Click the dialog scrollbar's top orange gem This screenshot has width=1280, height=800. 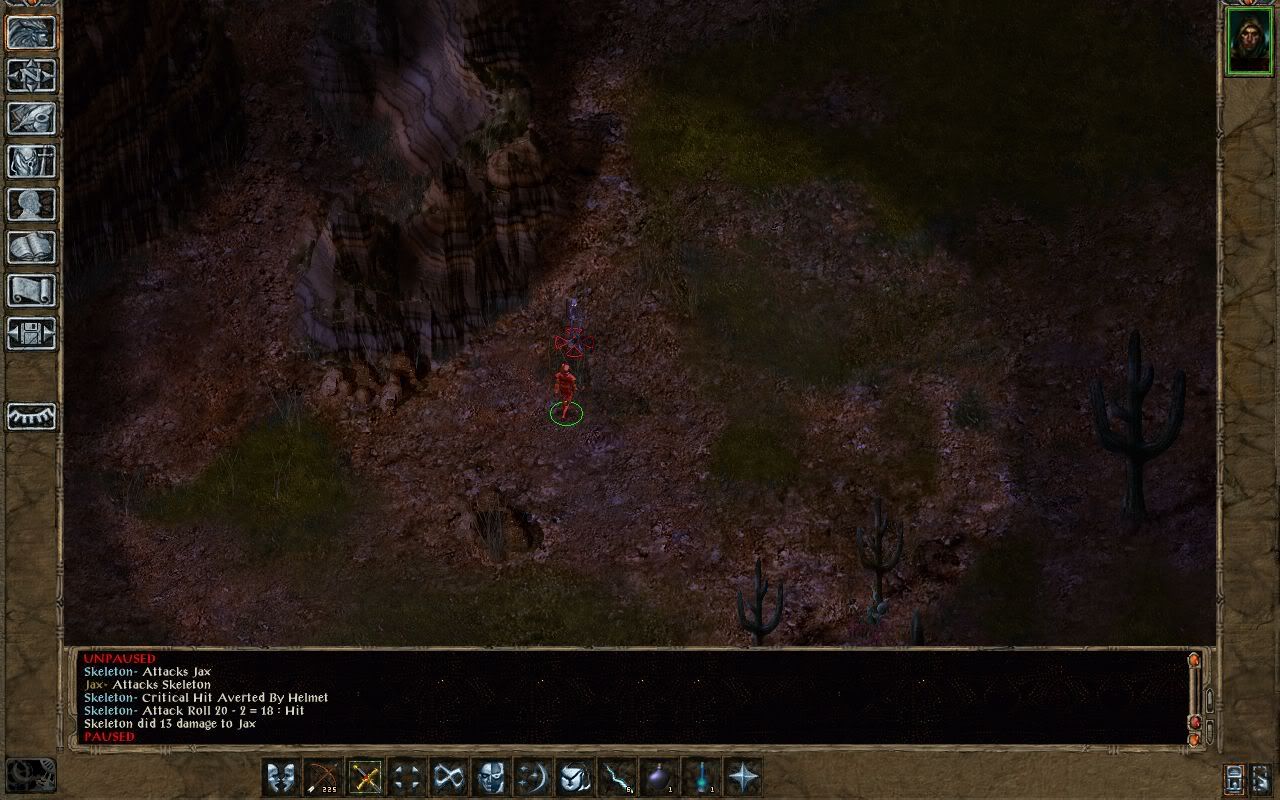pos(1193,661)
